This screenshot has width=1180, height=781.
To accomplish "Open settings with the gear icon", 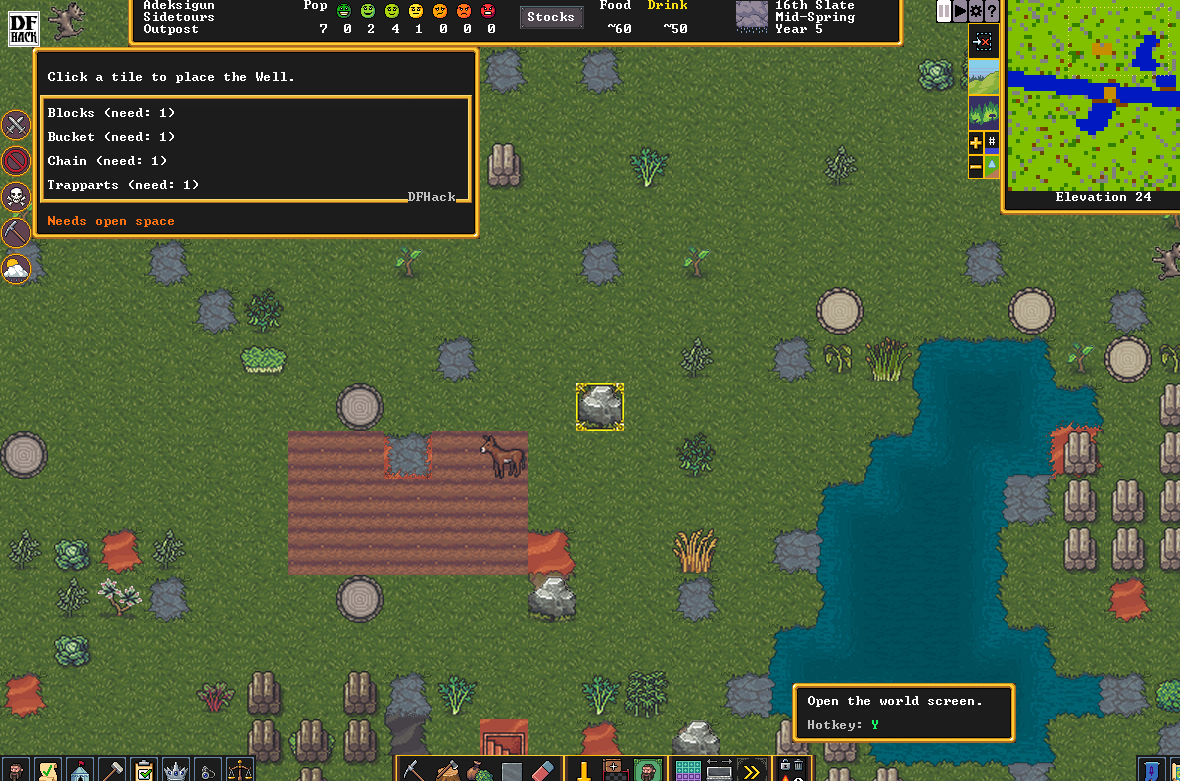I will [x=976, y=10].
